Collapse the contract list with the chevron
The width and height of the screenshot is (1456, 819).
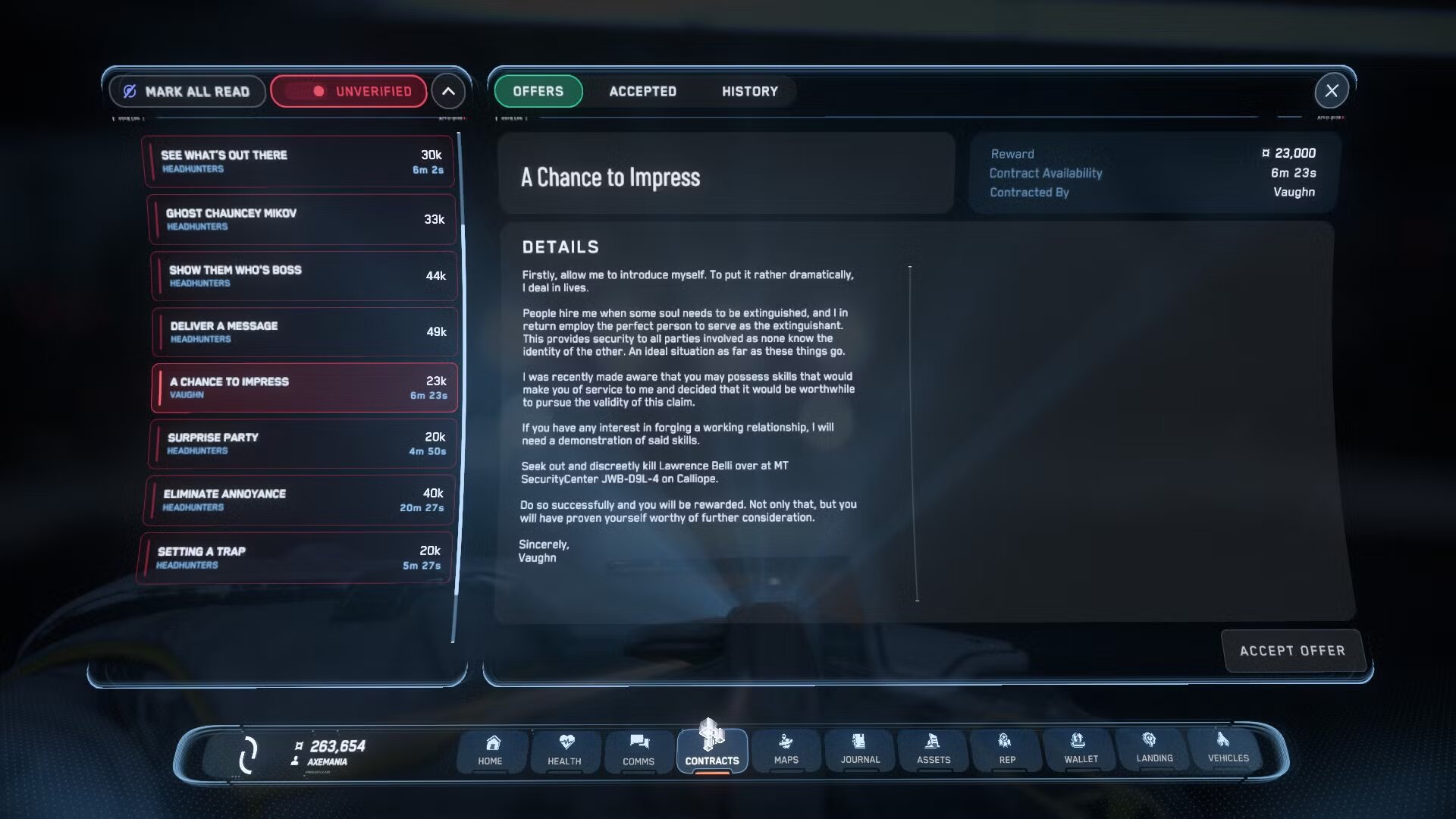(x=448, y=90)
